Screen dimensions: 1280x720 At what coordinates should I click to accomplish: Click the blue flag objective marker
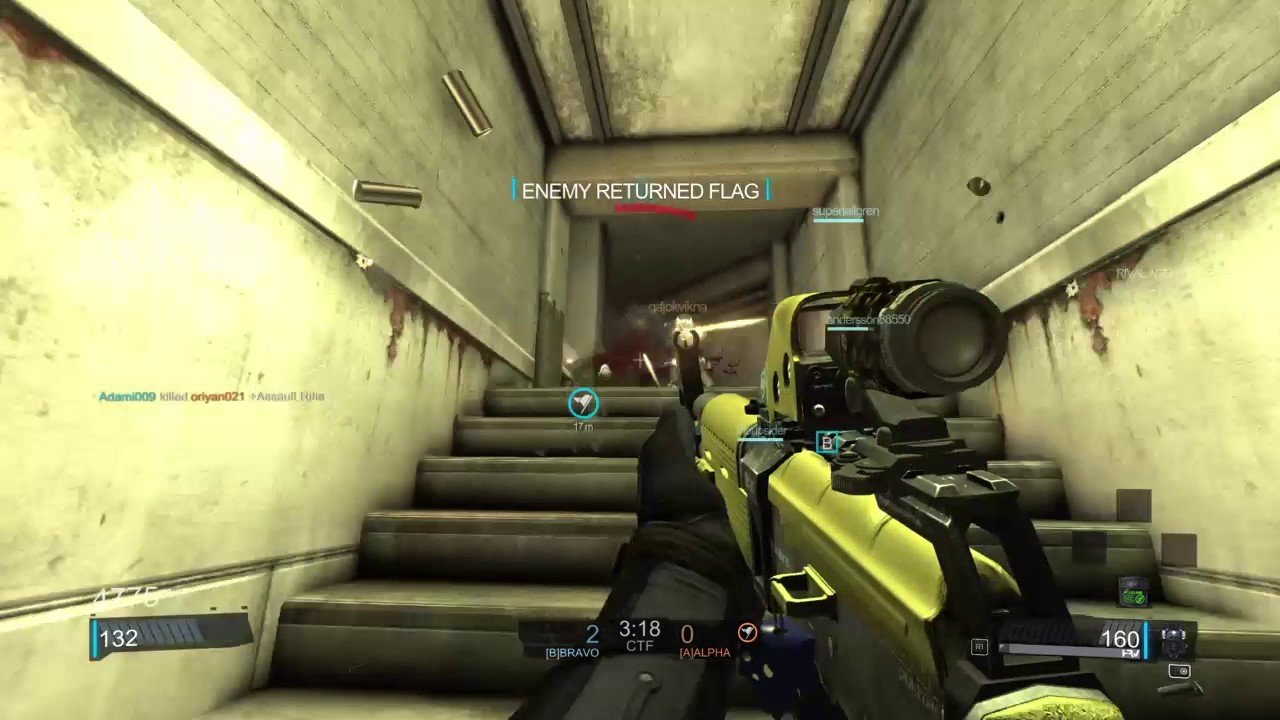(x=583, y=403)
